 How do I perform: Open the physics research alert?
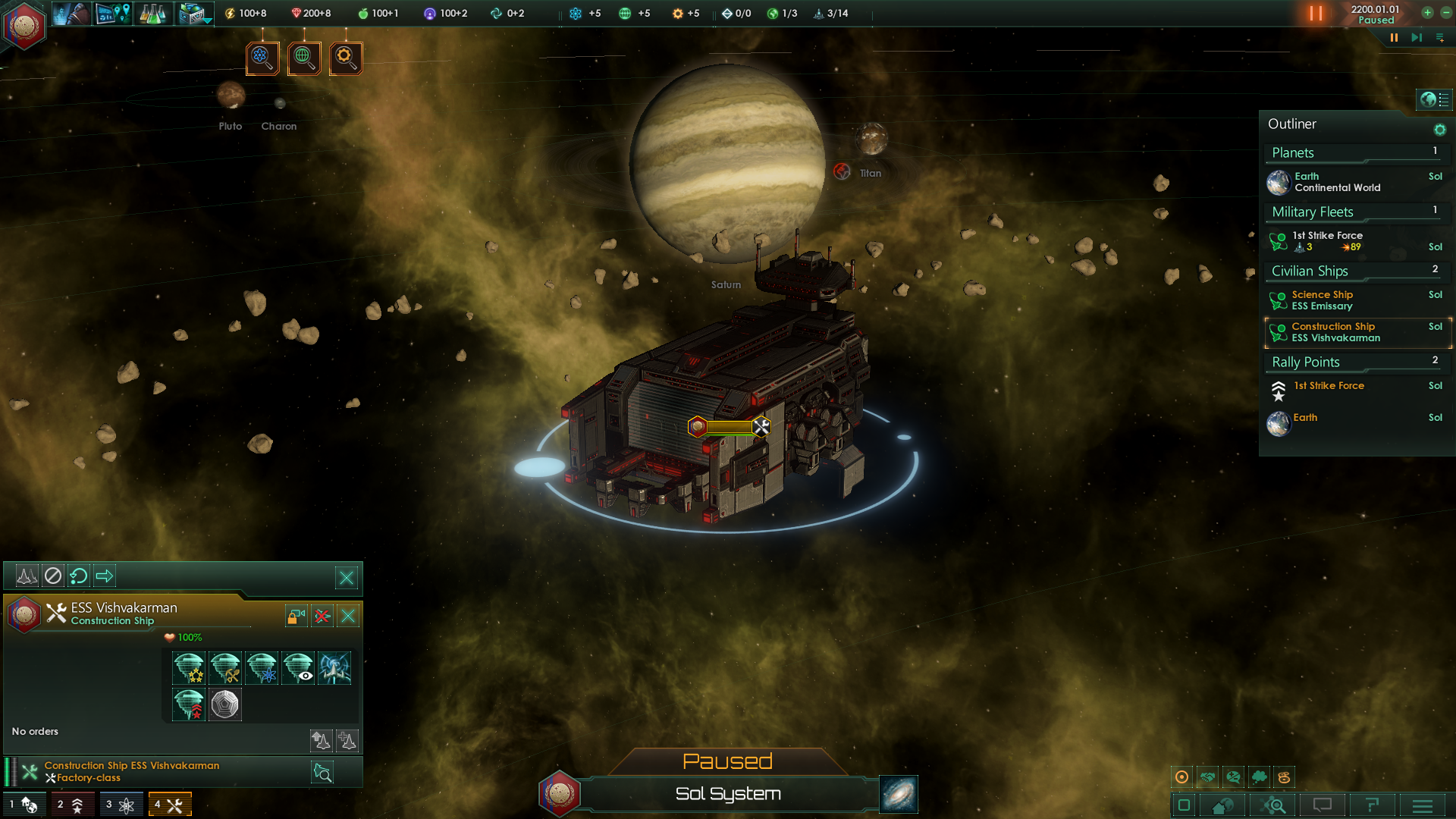262,58
